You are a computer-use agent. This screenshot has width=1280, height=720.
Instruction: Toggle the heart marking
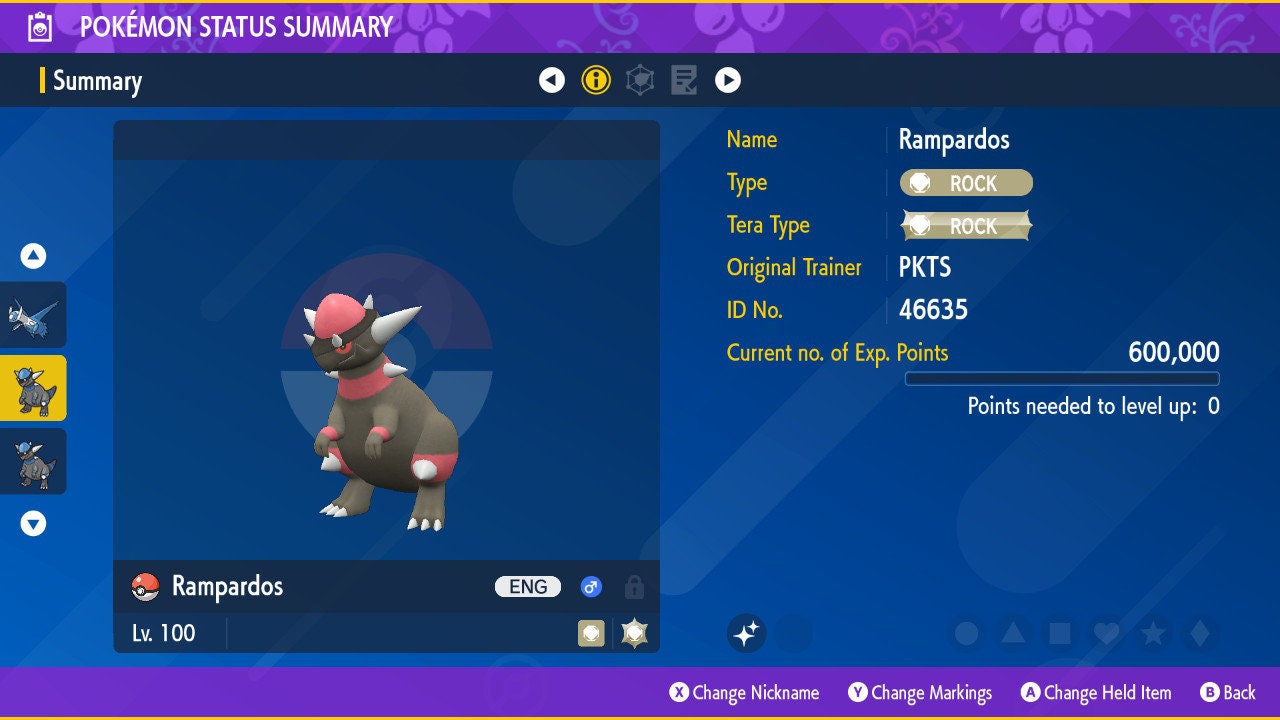tap(1105, 633)
